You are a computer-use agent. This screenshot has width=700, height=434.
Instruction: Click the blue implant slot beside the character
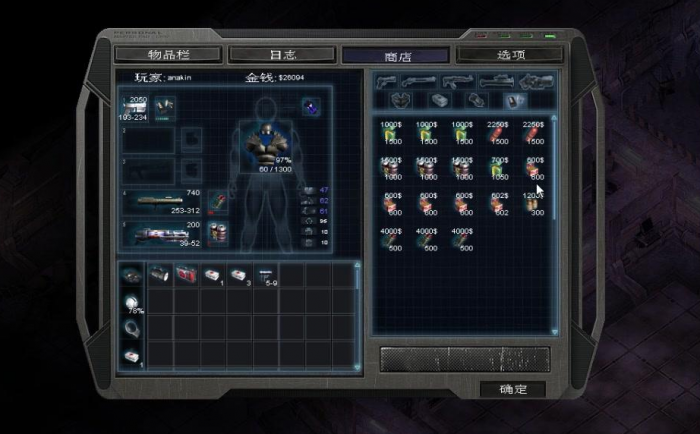pos(310,105)
